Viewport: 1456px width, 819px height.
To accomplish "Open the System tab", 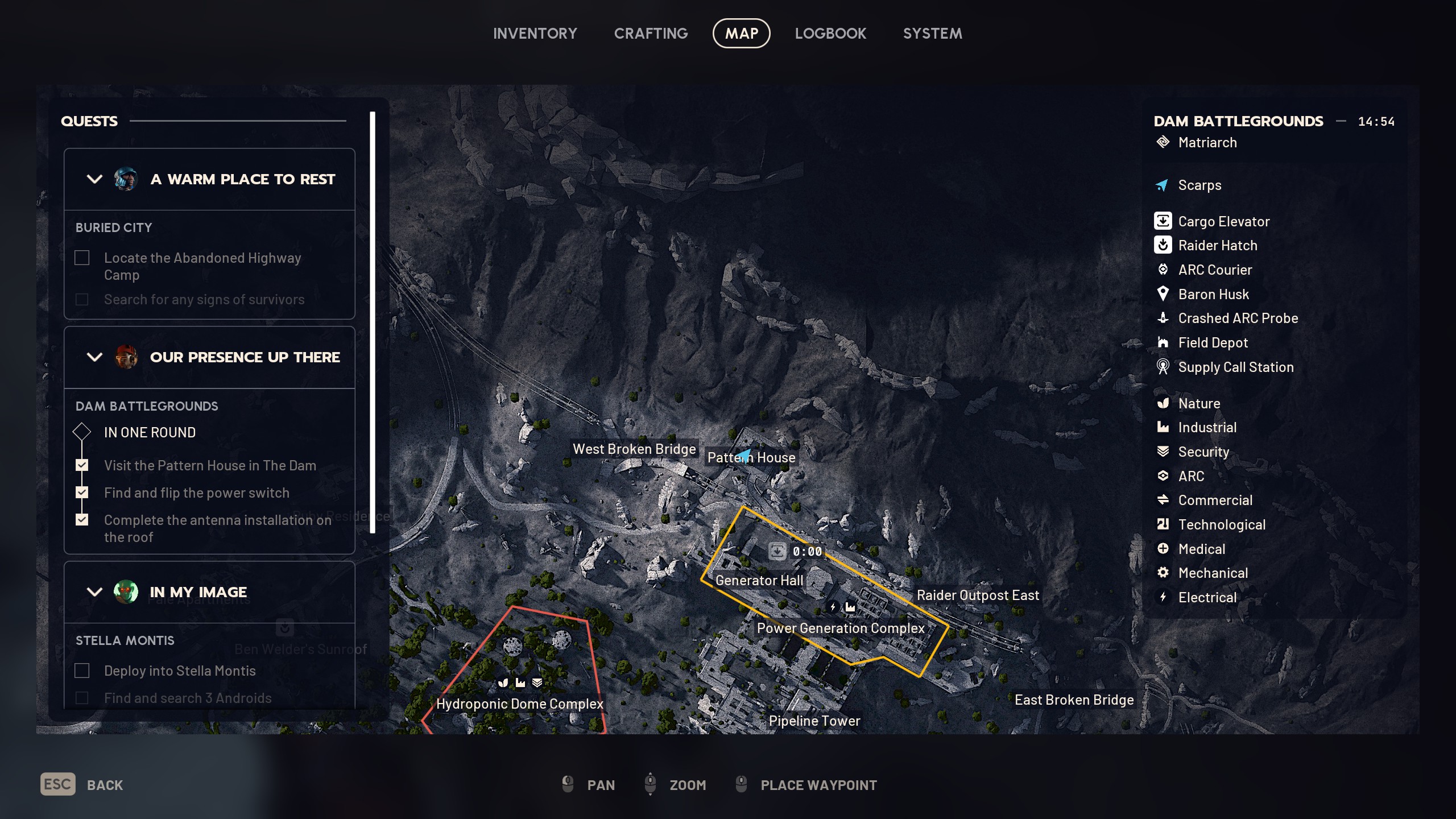I will tap(932, 34).
